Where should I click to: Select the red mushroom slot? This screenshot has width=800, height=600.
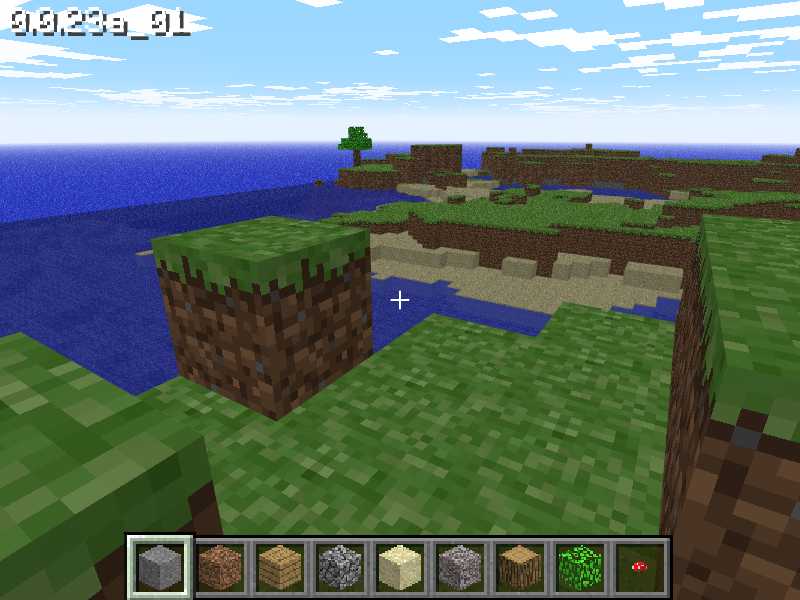639,567
